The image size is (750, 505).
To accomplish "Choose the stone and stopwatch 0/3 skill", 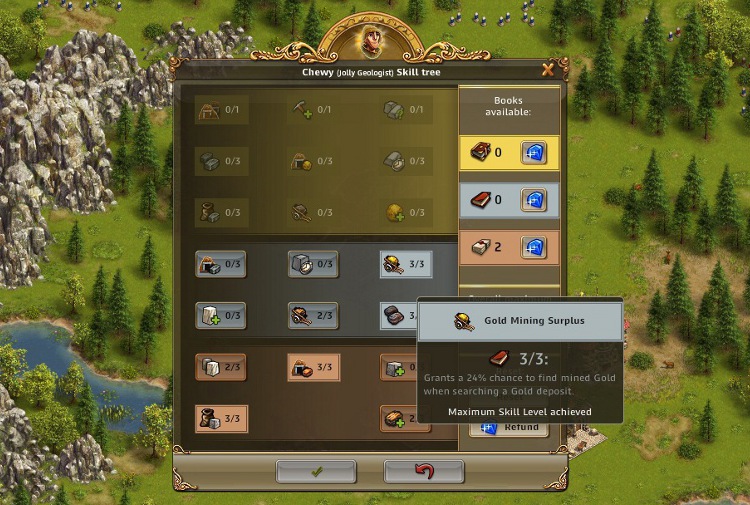I will (x=313, y=264).
